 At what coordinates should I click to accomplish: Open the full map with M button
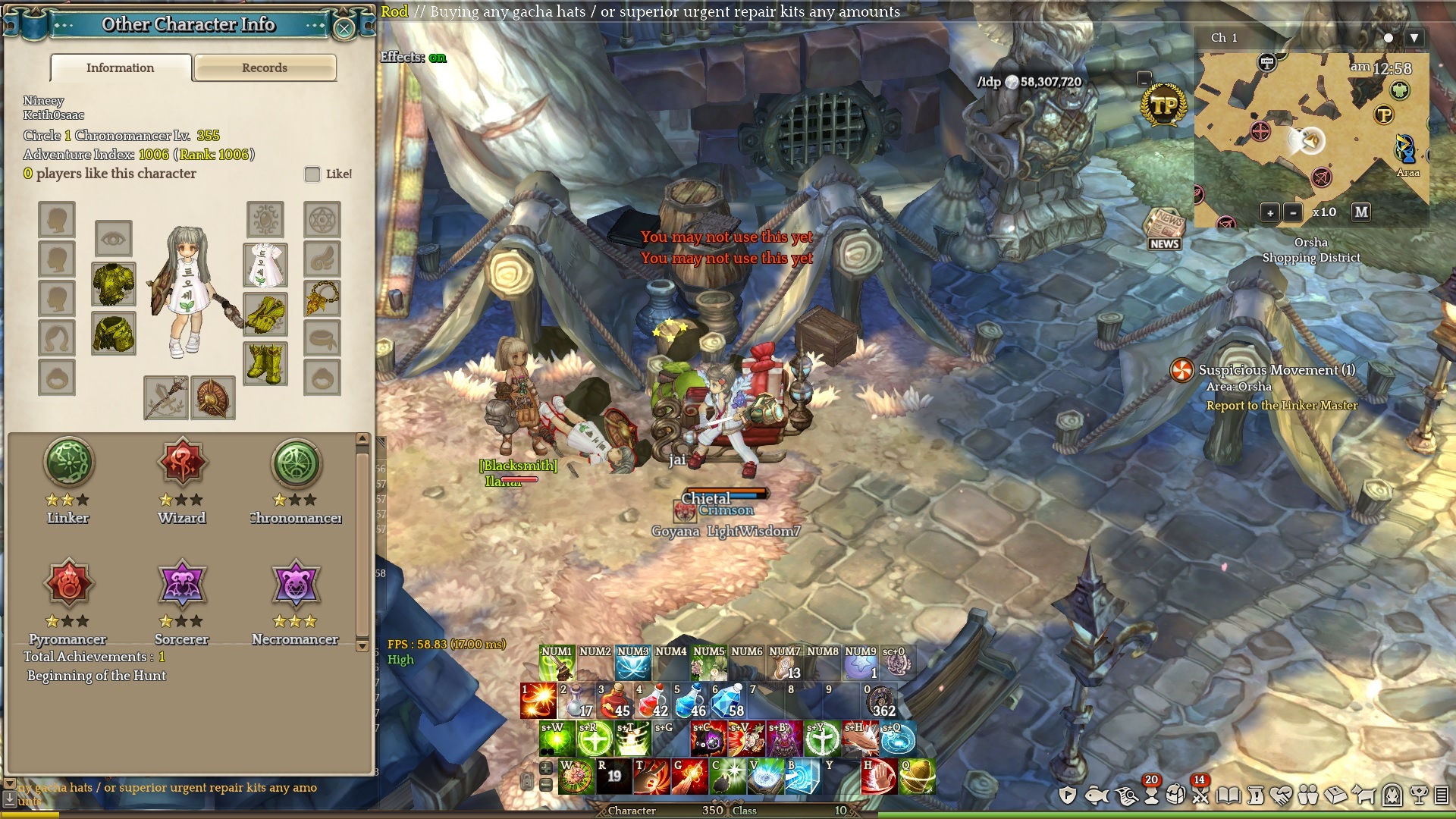pos(1361,212)
